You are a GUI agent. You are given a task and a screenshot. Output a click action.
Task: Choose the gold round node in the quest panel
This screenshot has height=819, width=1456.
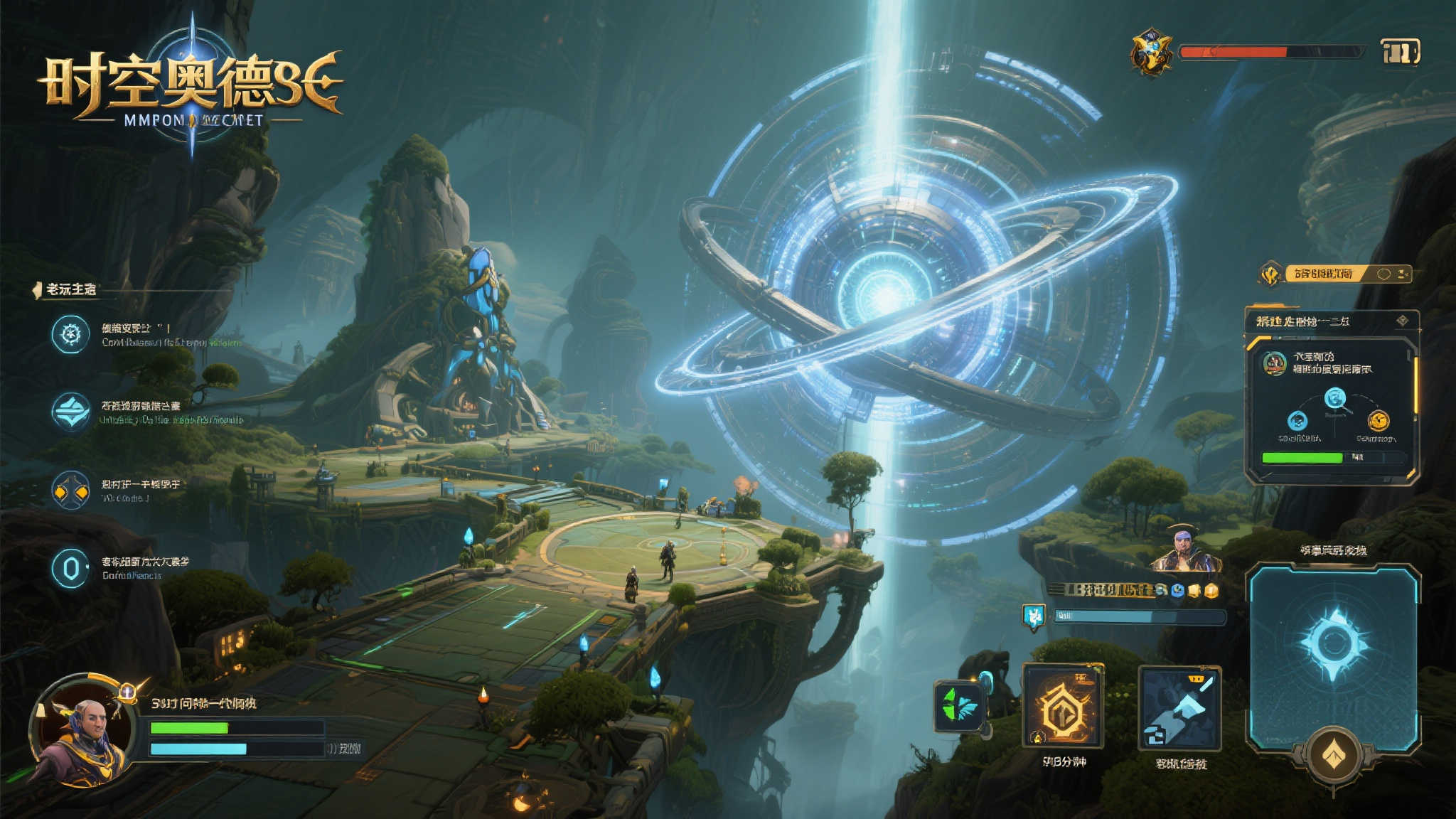click(1378, 421)
